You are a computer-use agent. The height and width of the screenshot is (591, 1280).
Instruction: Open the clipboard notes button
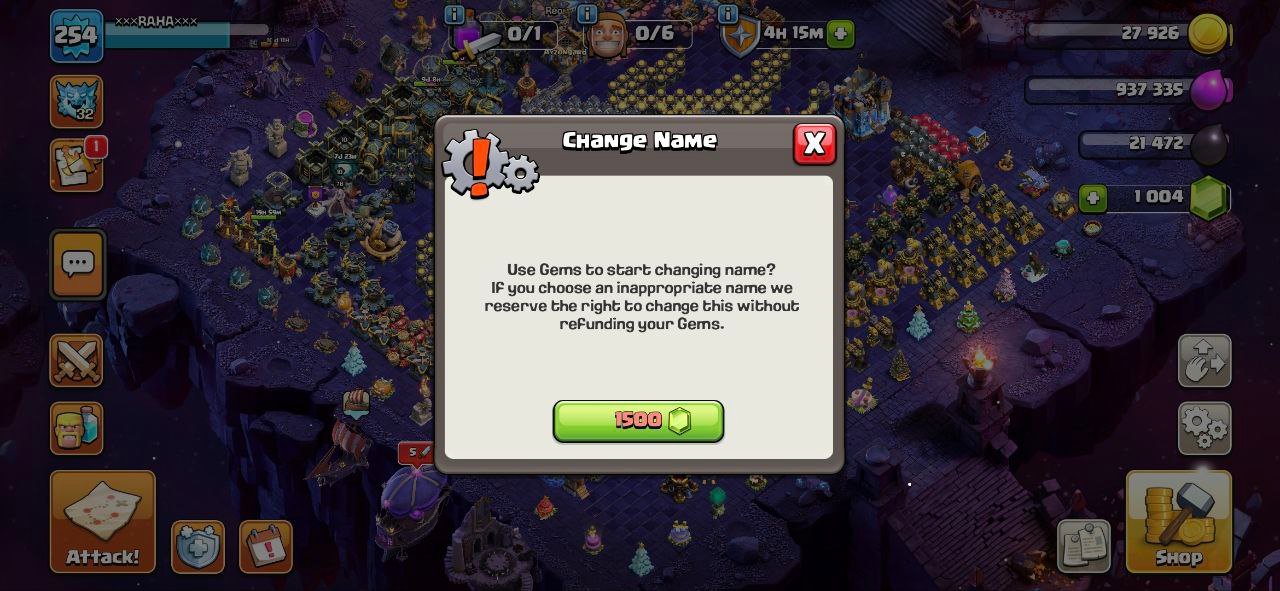1083,545
